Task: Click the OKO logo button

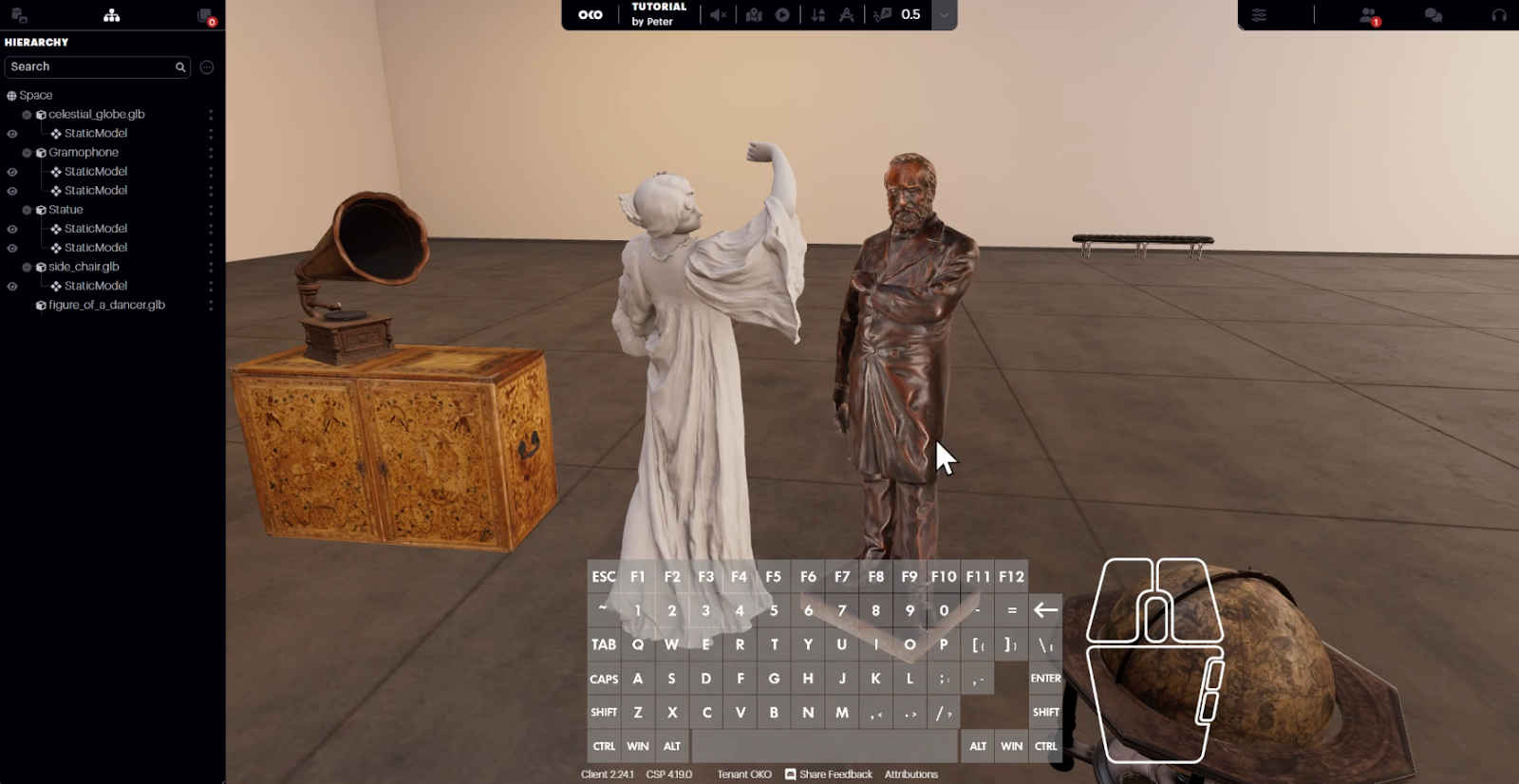Action: pos(591,14)
